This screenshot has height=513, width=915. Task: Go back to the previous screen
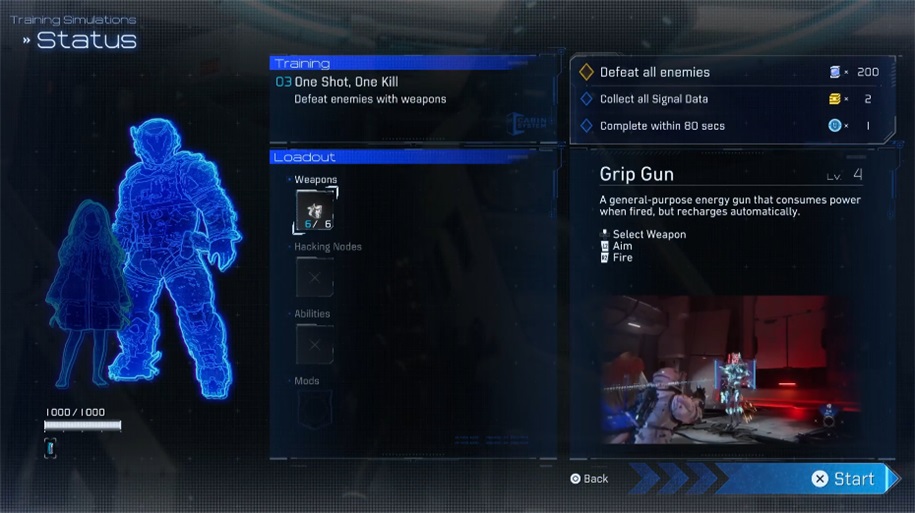(589, 479)
